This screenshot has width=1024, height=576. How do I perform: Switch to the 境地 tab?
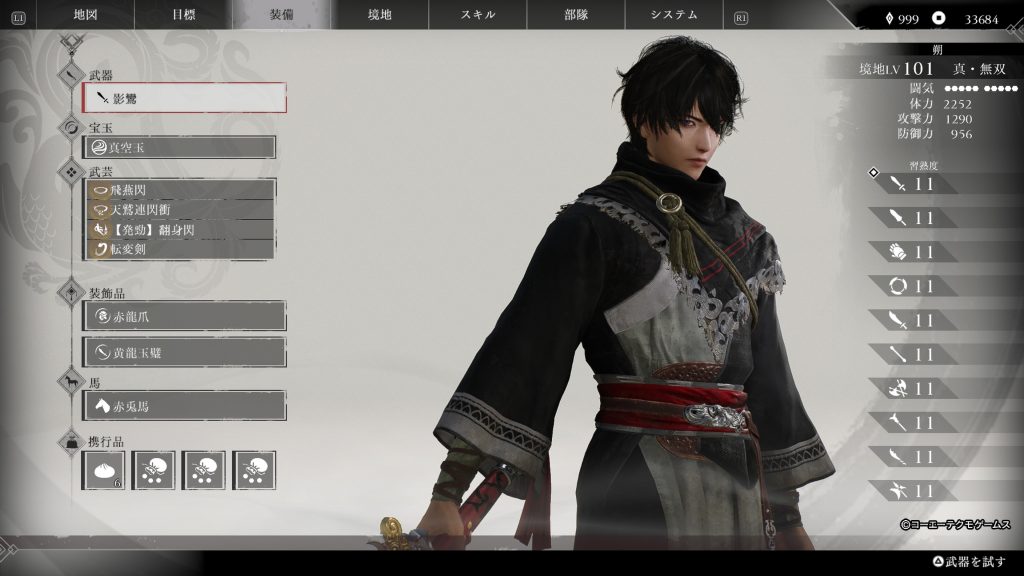(x=381, y=15)
